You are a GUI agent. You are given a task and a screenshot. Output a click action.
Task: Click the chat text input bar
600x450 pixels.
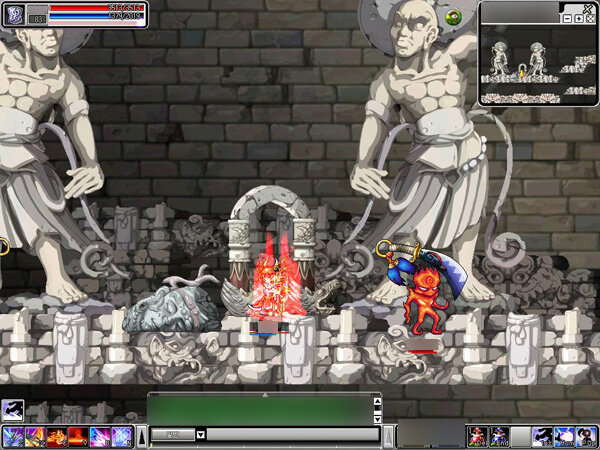coord(290,435)
